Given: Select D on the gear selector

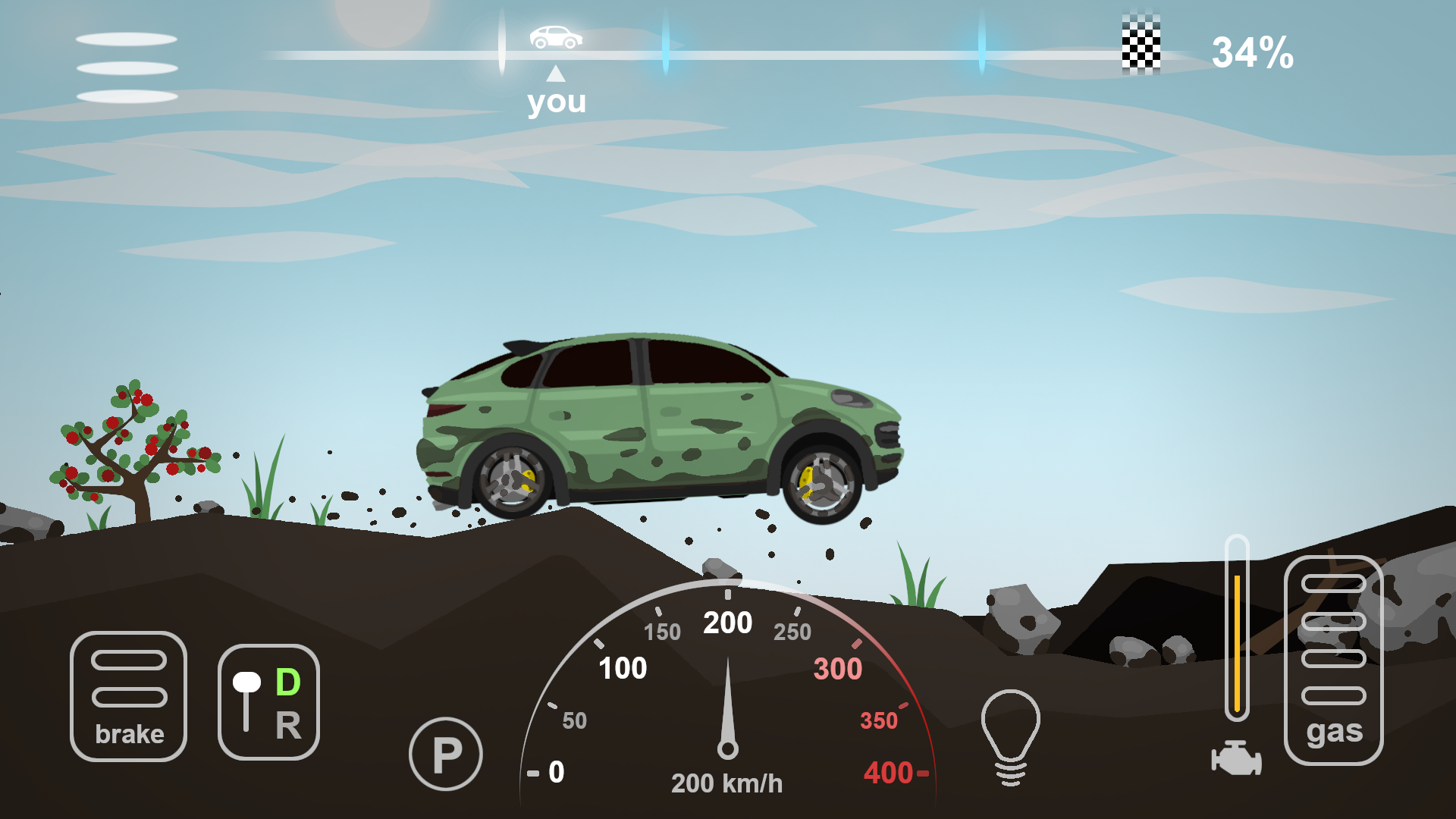Looking at the screenshot, I should point(287,682).
